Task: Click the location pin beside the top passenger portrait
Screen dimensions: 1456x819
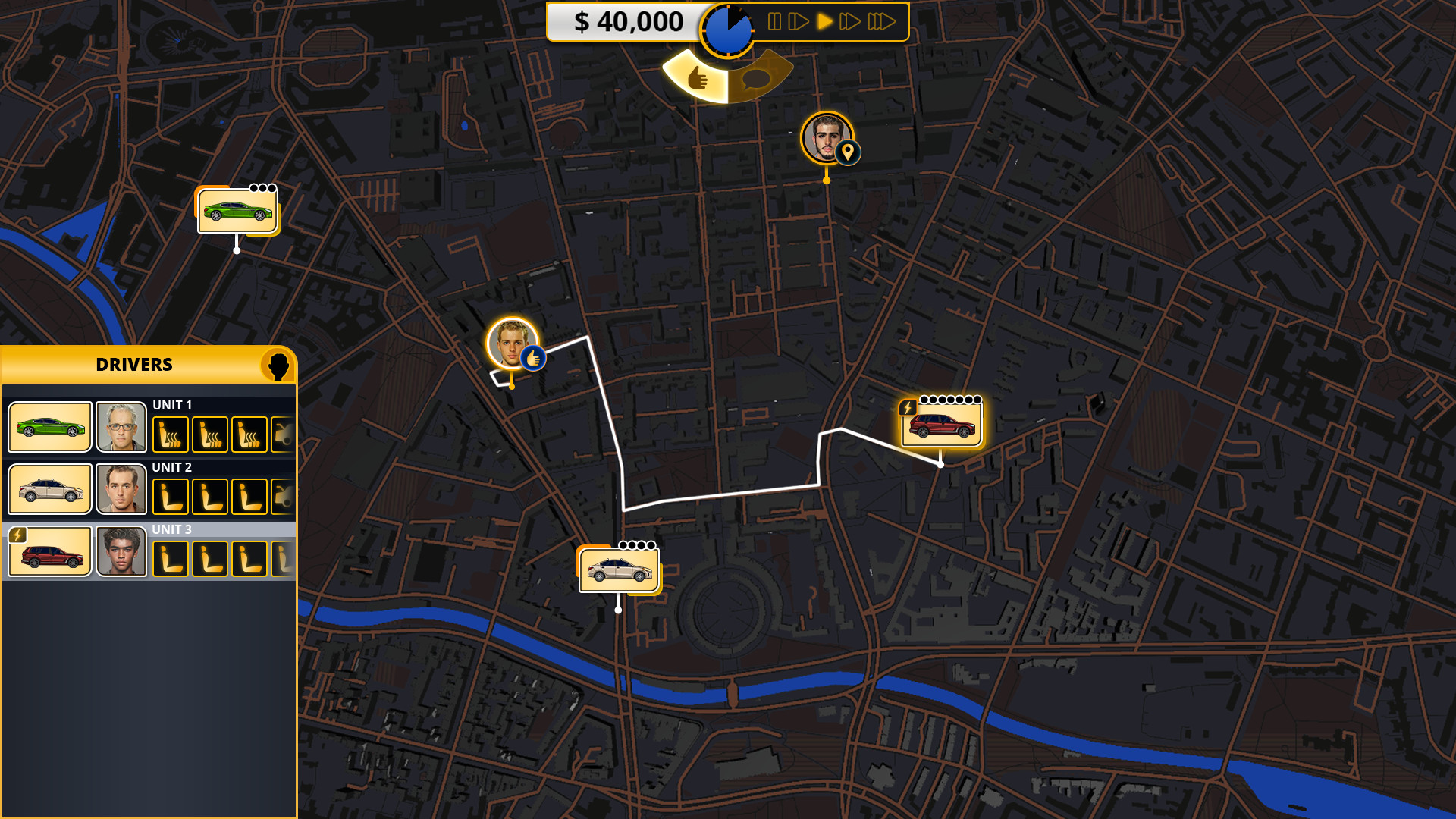Action: [x=848, y=152]
